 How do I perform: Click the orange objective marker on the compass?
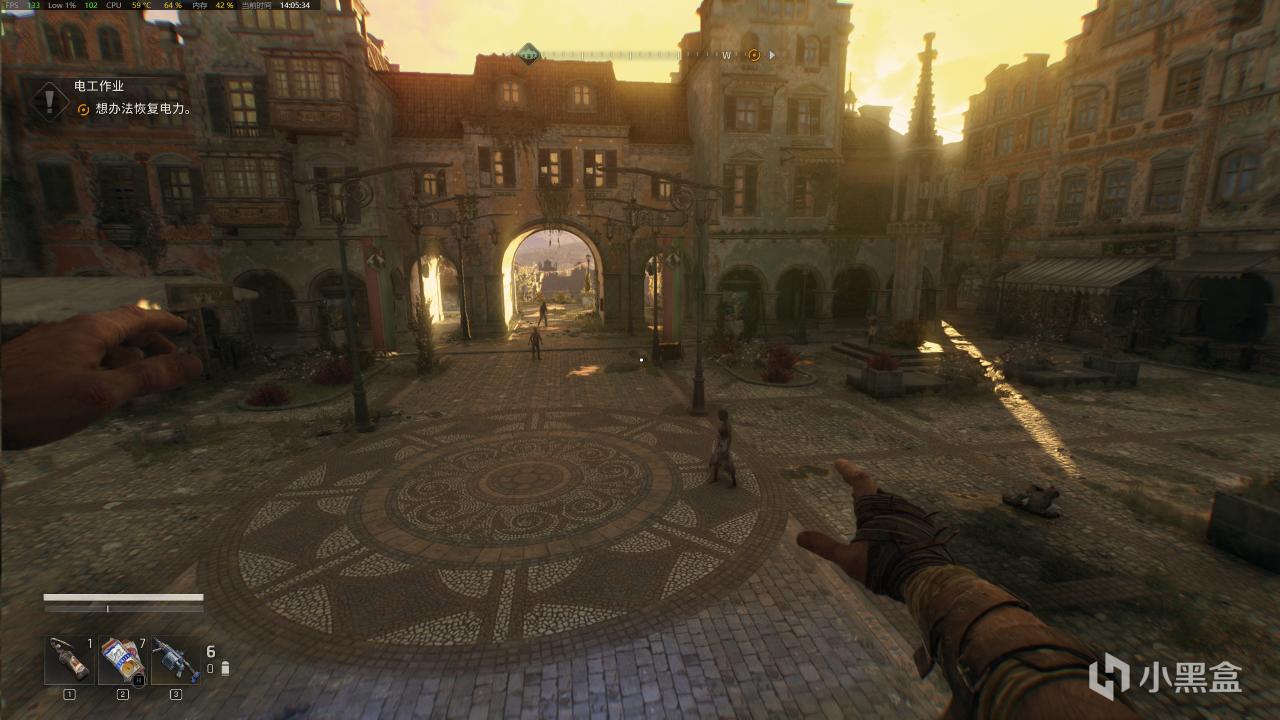click(754, 55)
